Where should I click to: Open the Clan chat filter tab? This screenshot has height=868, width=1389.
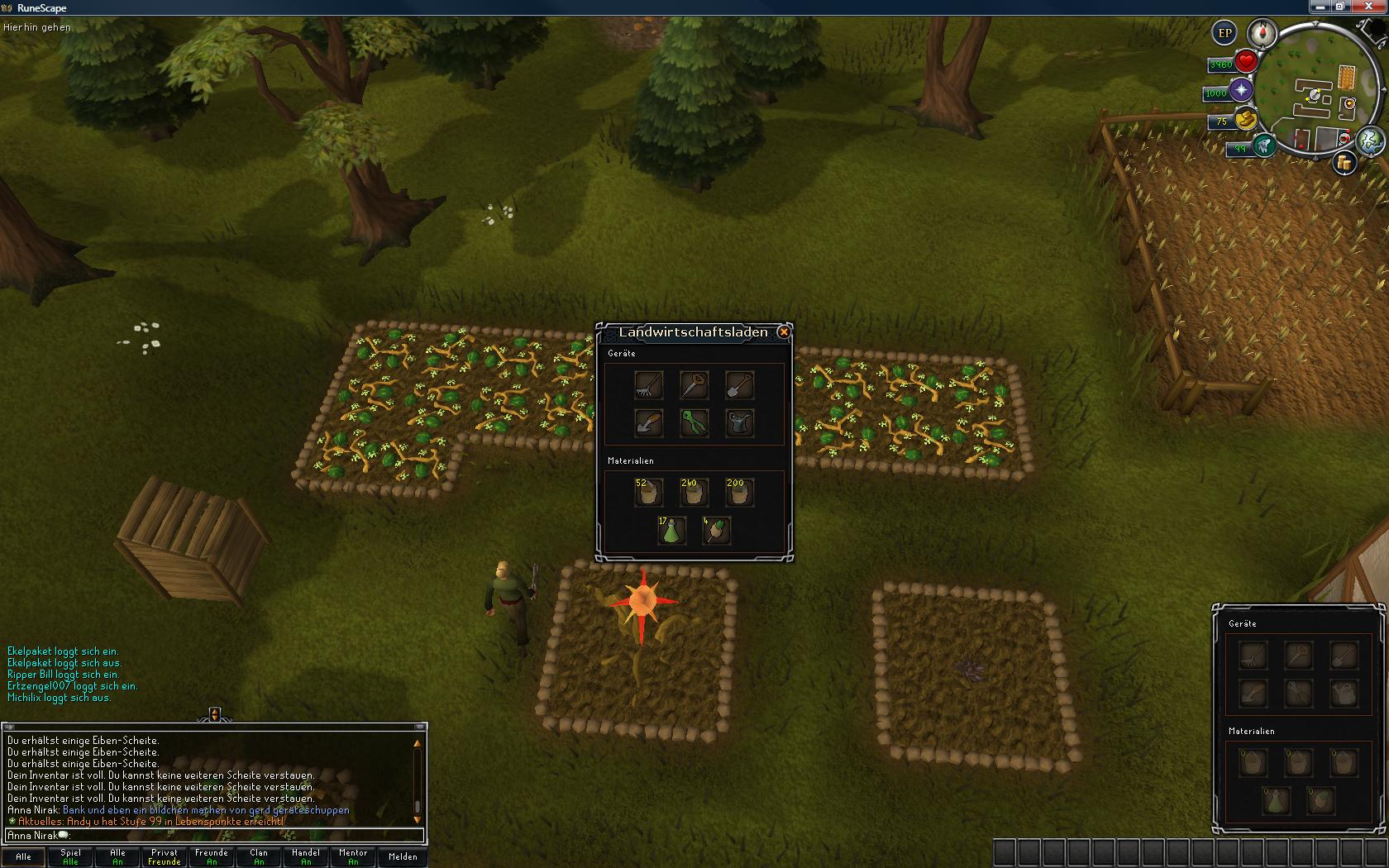tap(259, 856)
